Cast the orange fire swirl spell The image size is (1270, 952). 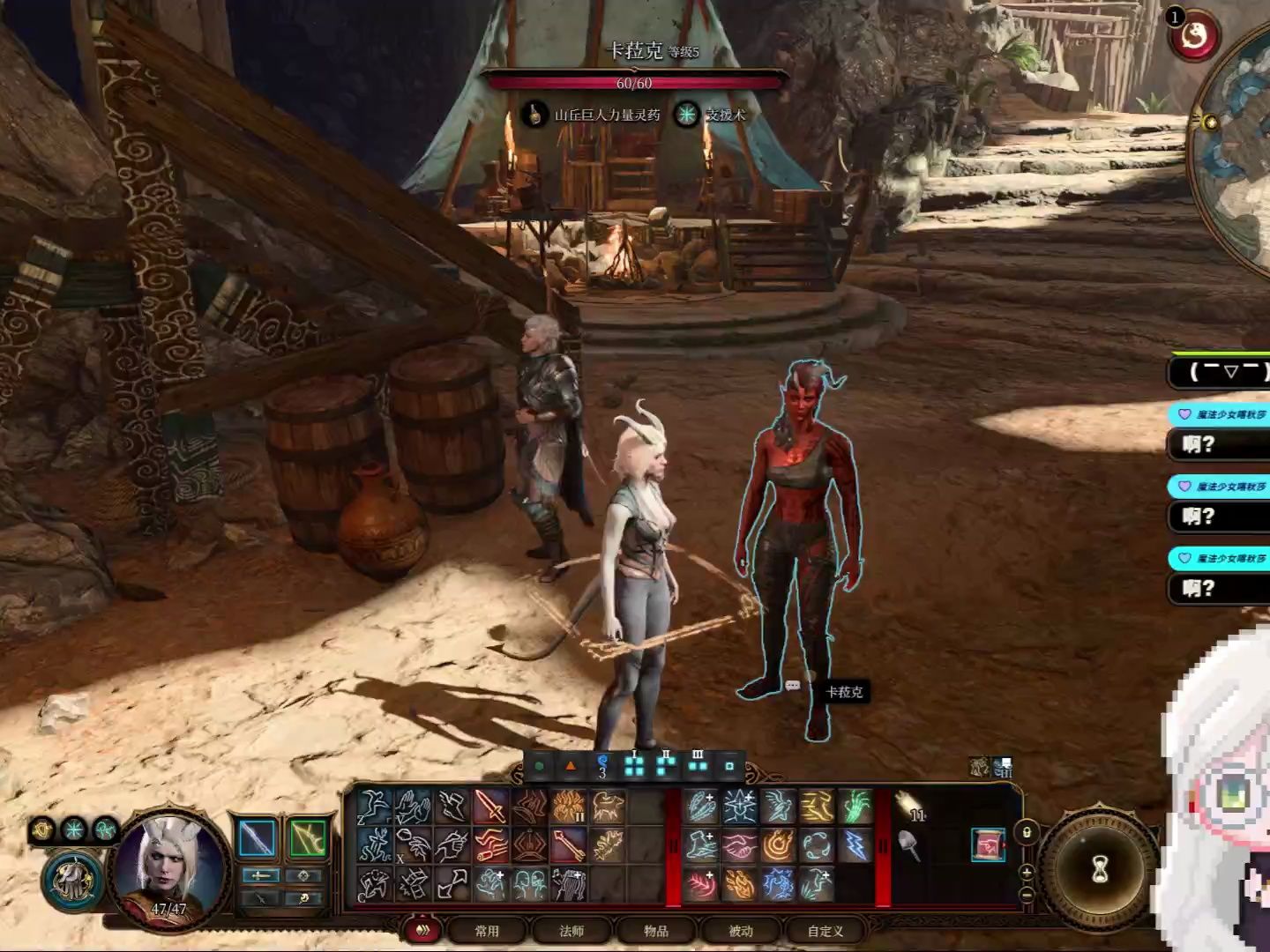click(x=779, y=846)
